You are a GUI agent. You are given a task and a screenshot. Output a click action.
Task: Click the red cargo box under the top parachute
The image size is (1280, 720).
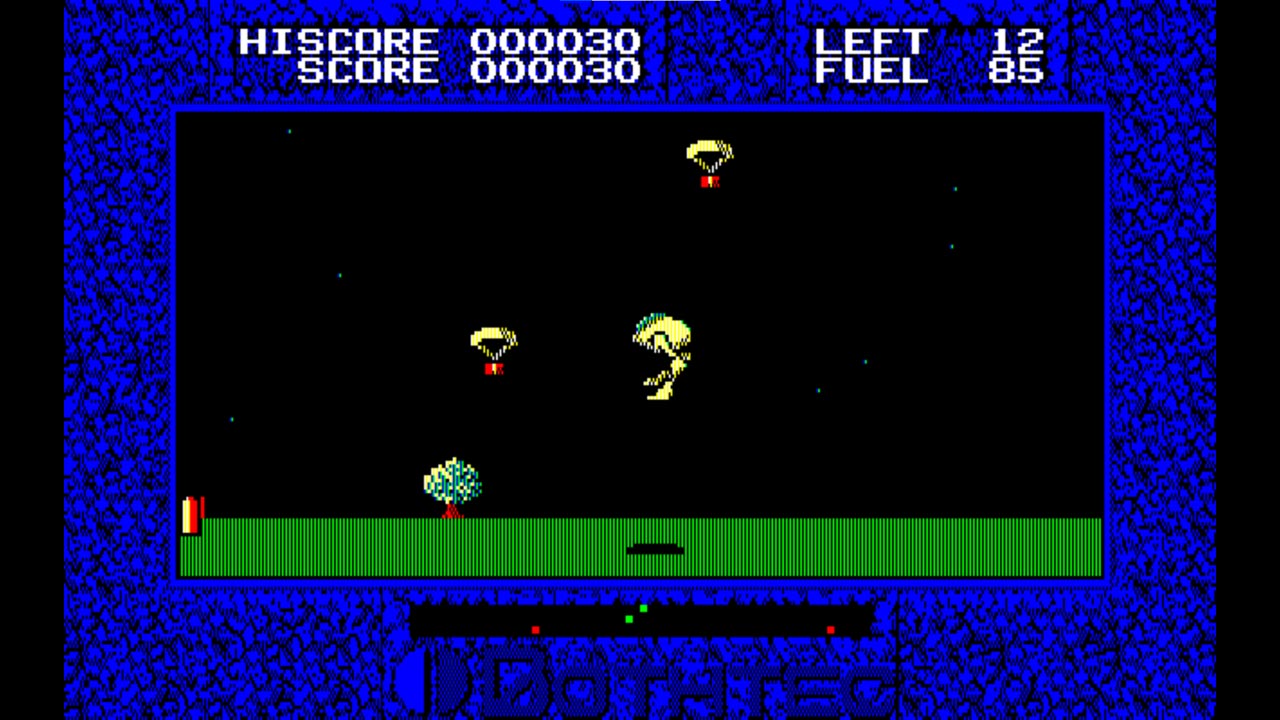[710, 184]
